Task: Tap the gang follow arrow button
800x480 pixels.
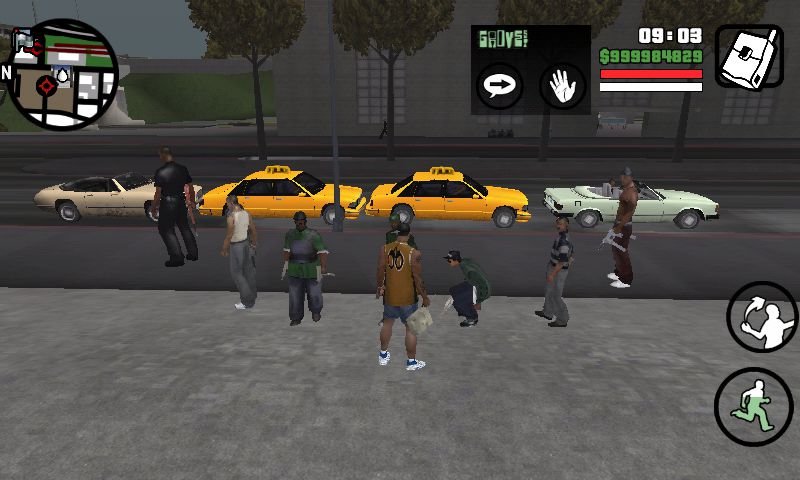Action: 497,85
